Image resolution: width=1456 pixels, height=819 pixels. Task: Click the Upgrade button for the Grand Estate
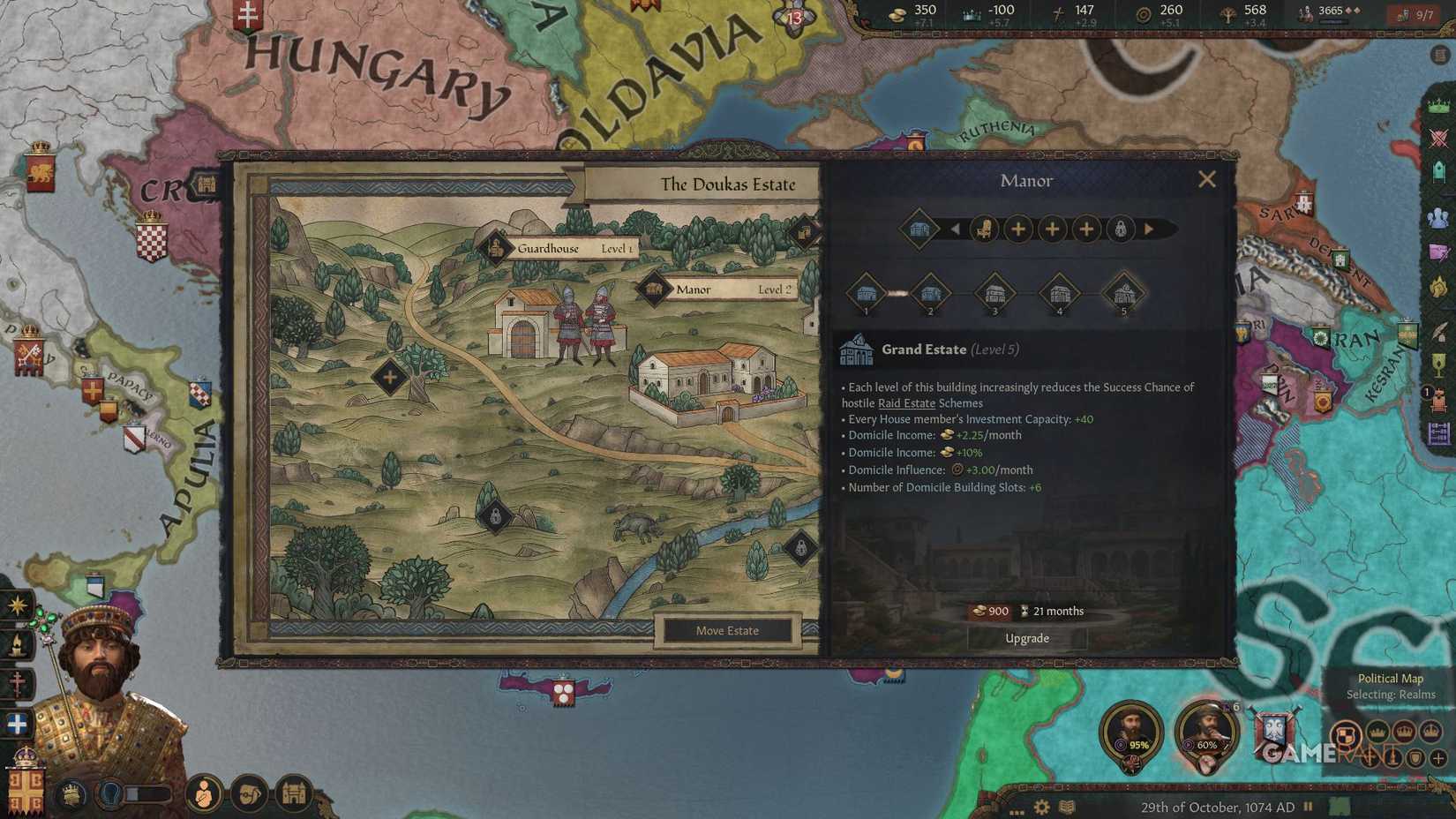pos(1026,638)
